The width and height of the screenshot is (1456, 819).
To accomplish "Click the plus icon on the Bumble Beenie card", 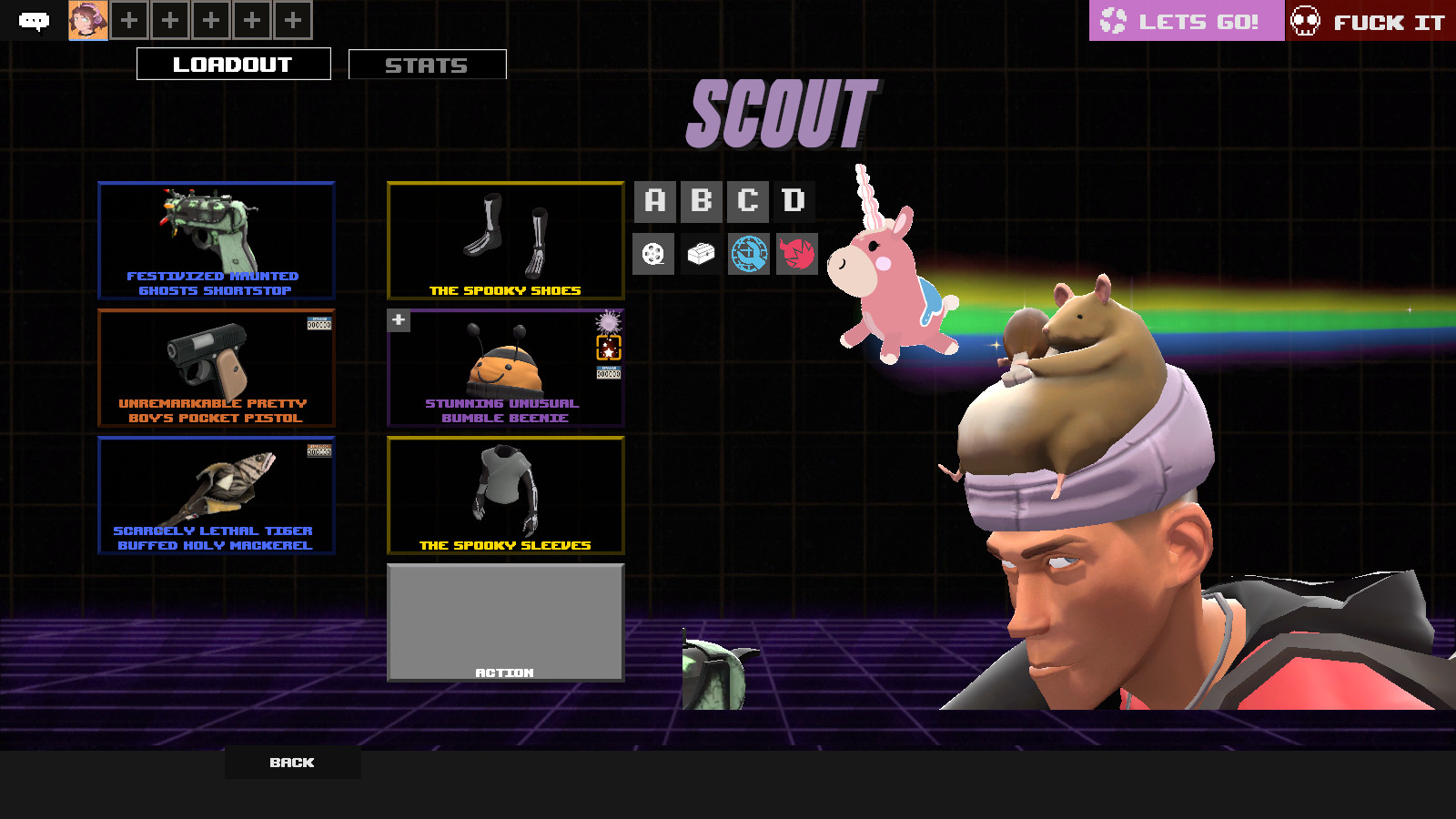I will pyautogui.click(x=398, y=320).
